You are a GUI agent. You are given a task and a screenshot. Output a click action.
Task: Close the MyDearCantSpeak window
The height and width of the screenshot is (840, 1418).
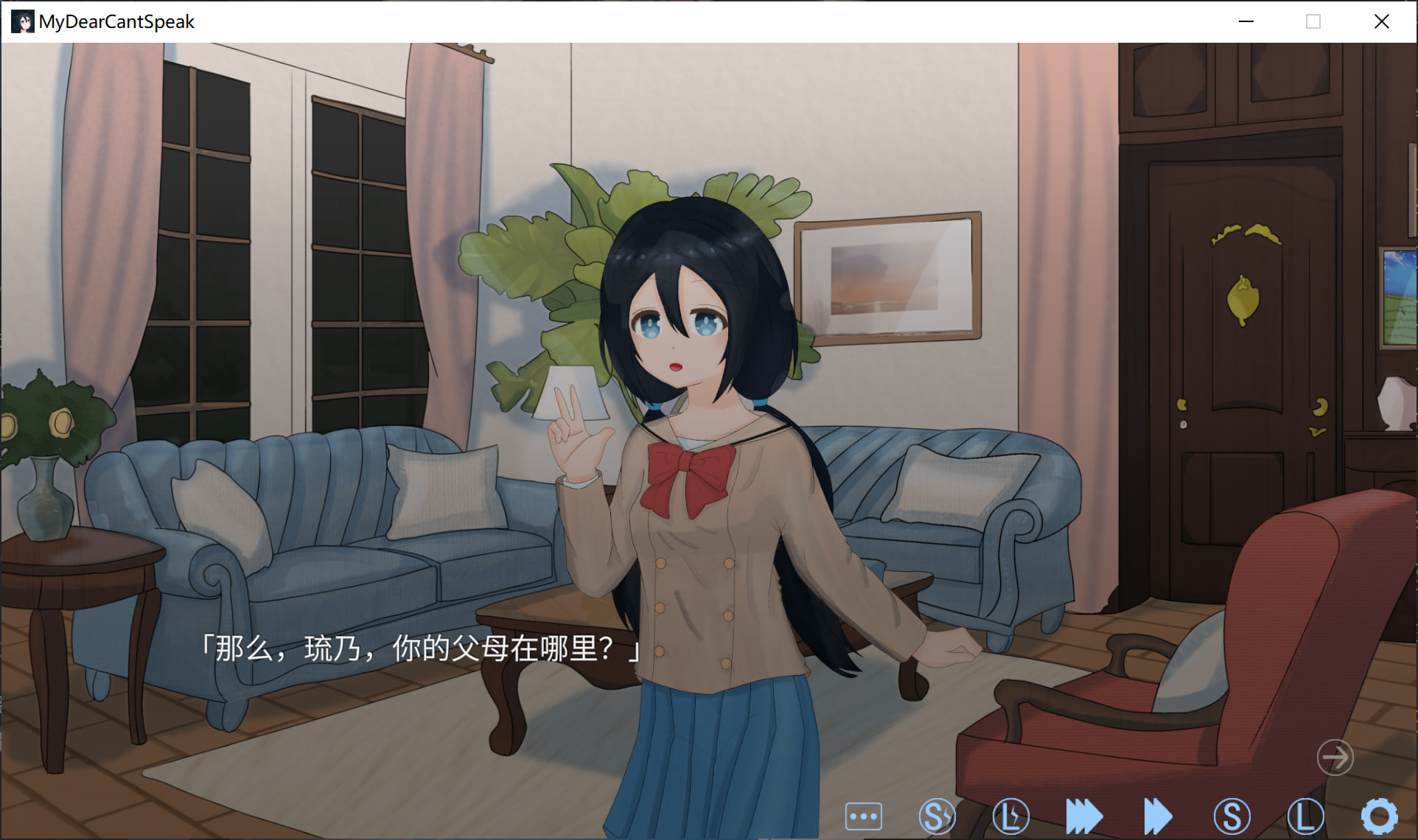[1382, 21]
